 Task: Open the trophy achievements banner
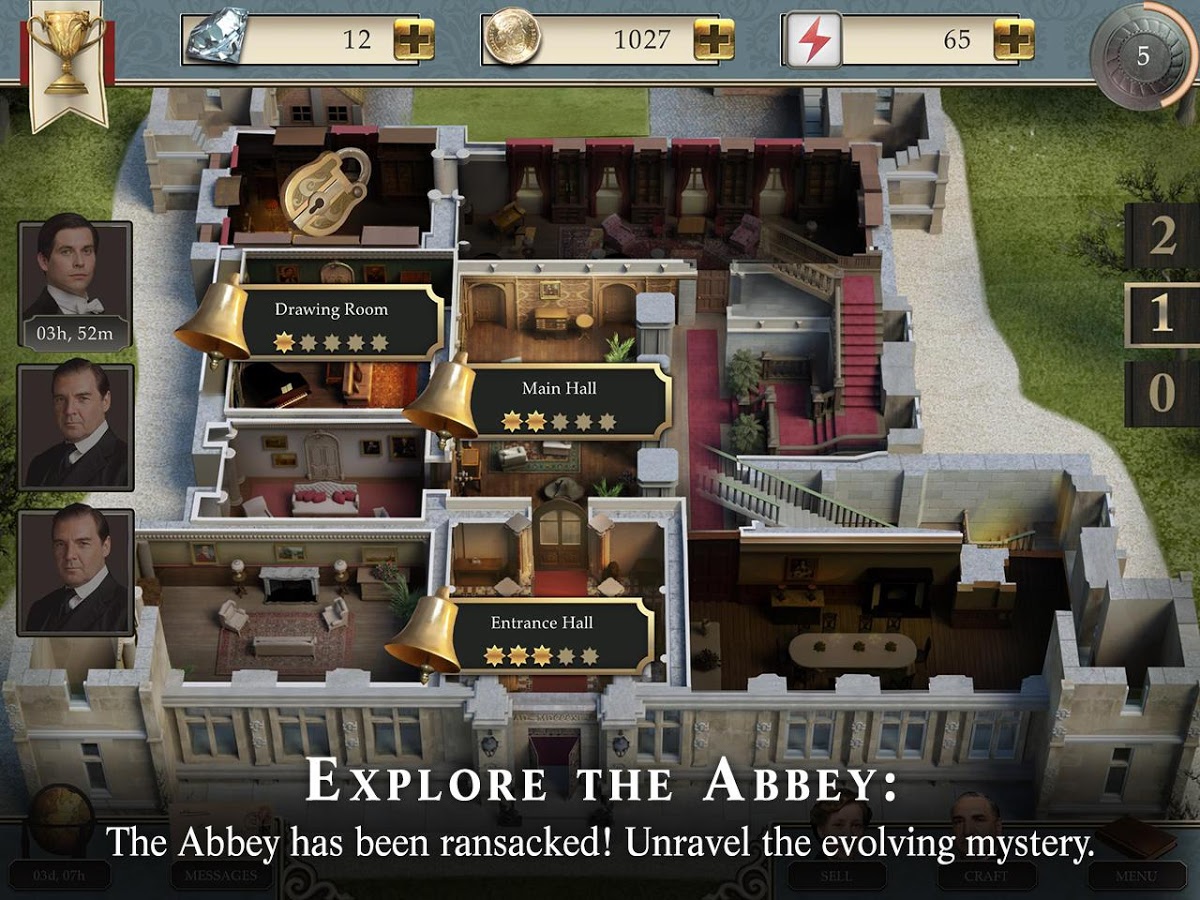click(67, 60)
